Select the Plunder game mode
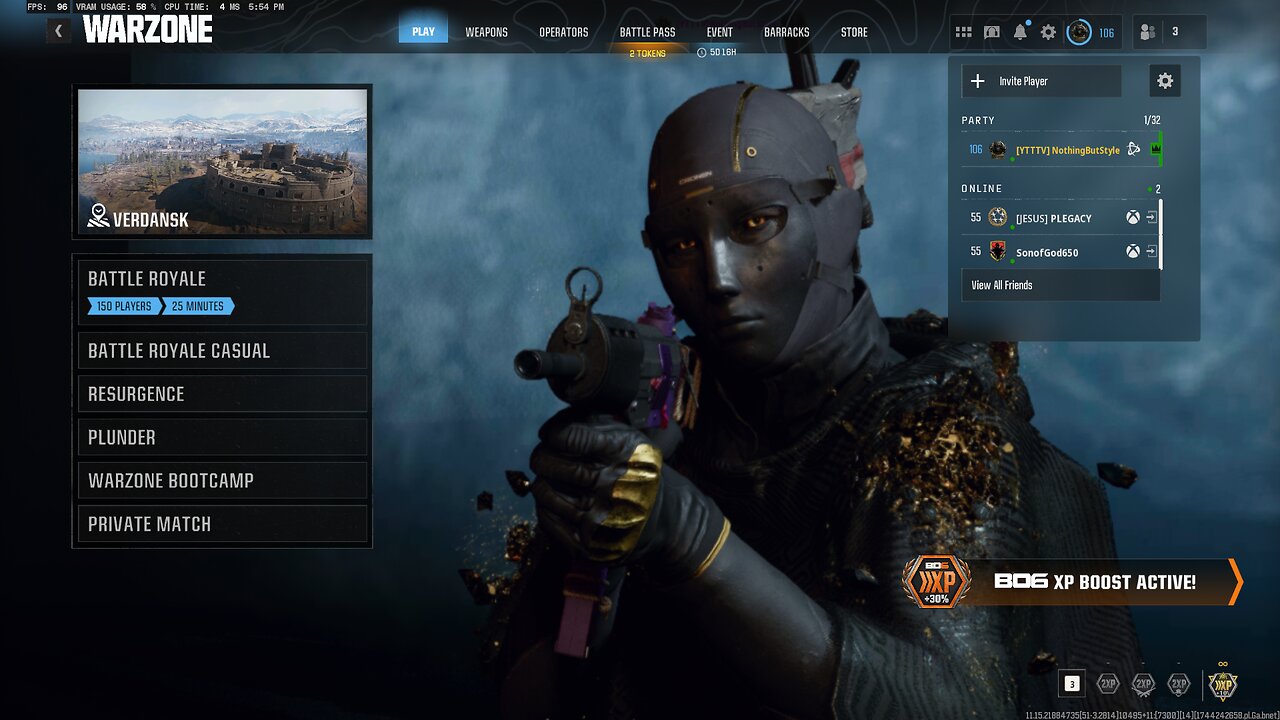 point(221,437)
